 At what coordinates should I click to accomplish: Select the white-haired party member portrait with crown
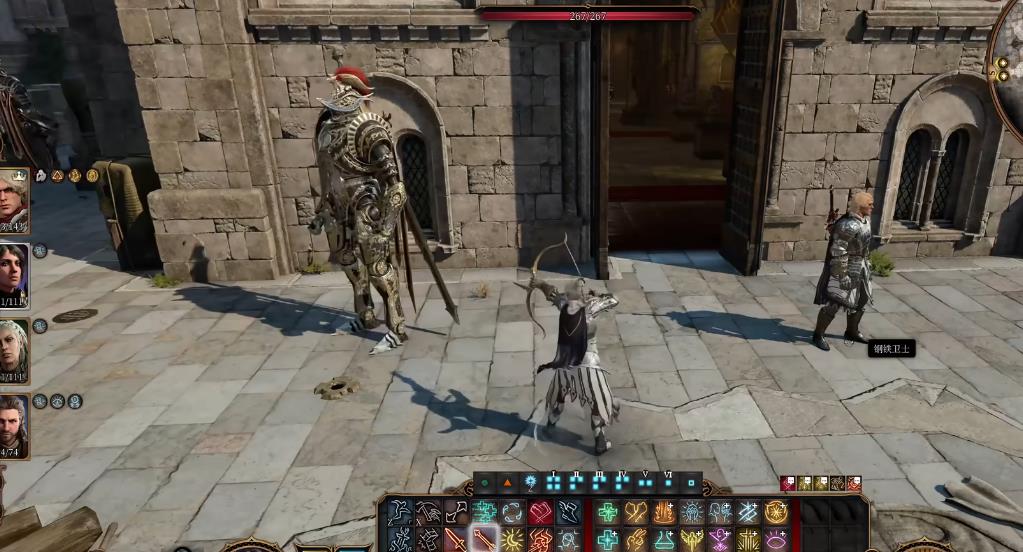(x=14, y=199)
